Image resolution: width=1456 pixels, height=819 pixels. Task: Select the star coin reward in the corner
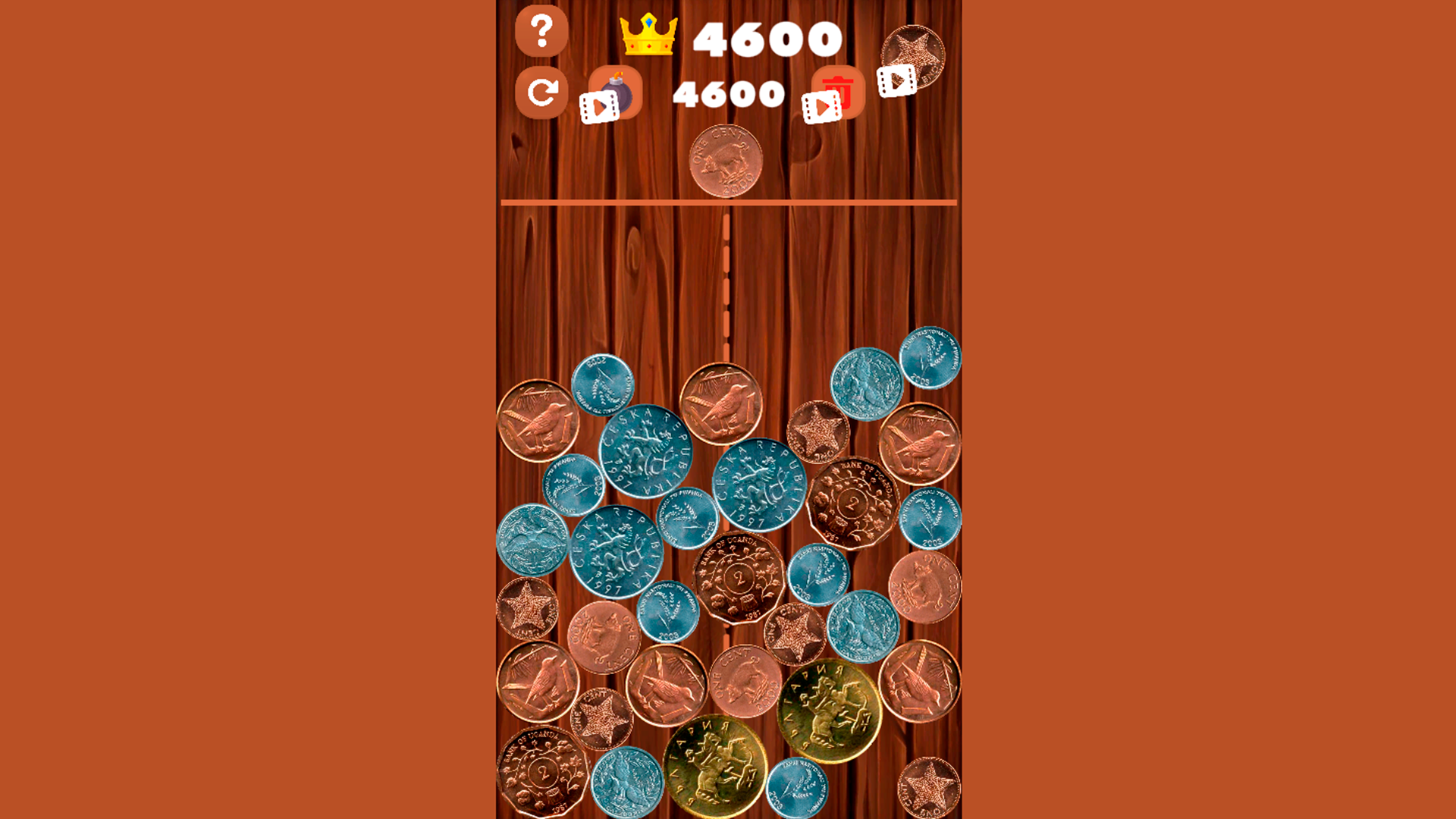918,53
